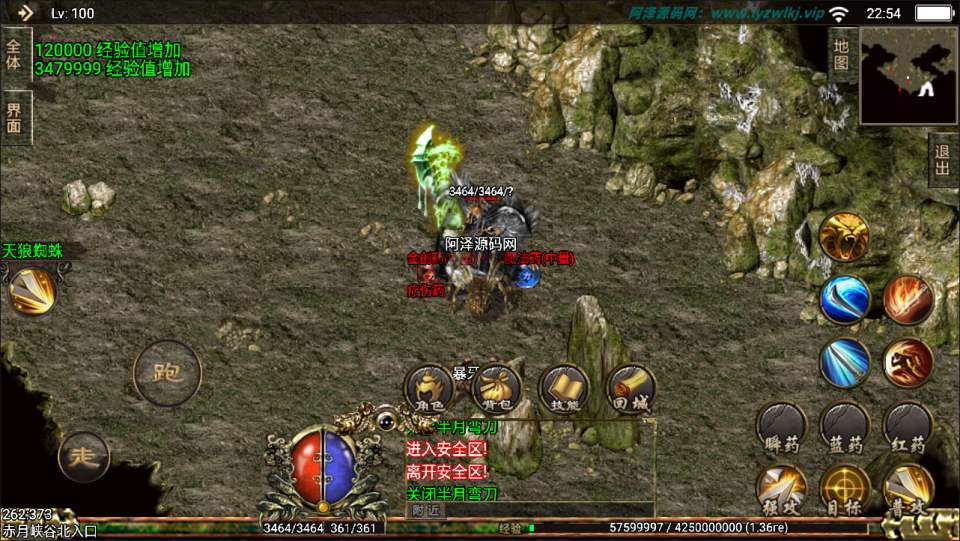Open the 角色 character panel
This screenshot has height=541, width=960.
point(430,391)
